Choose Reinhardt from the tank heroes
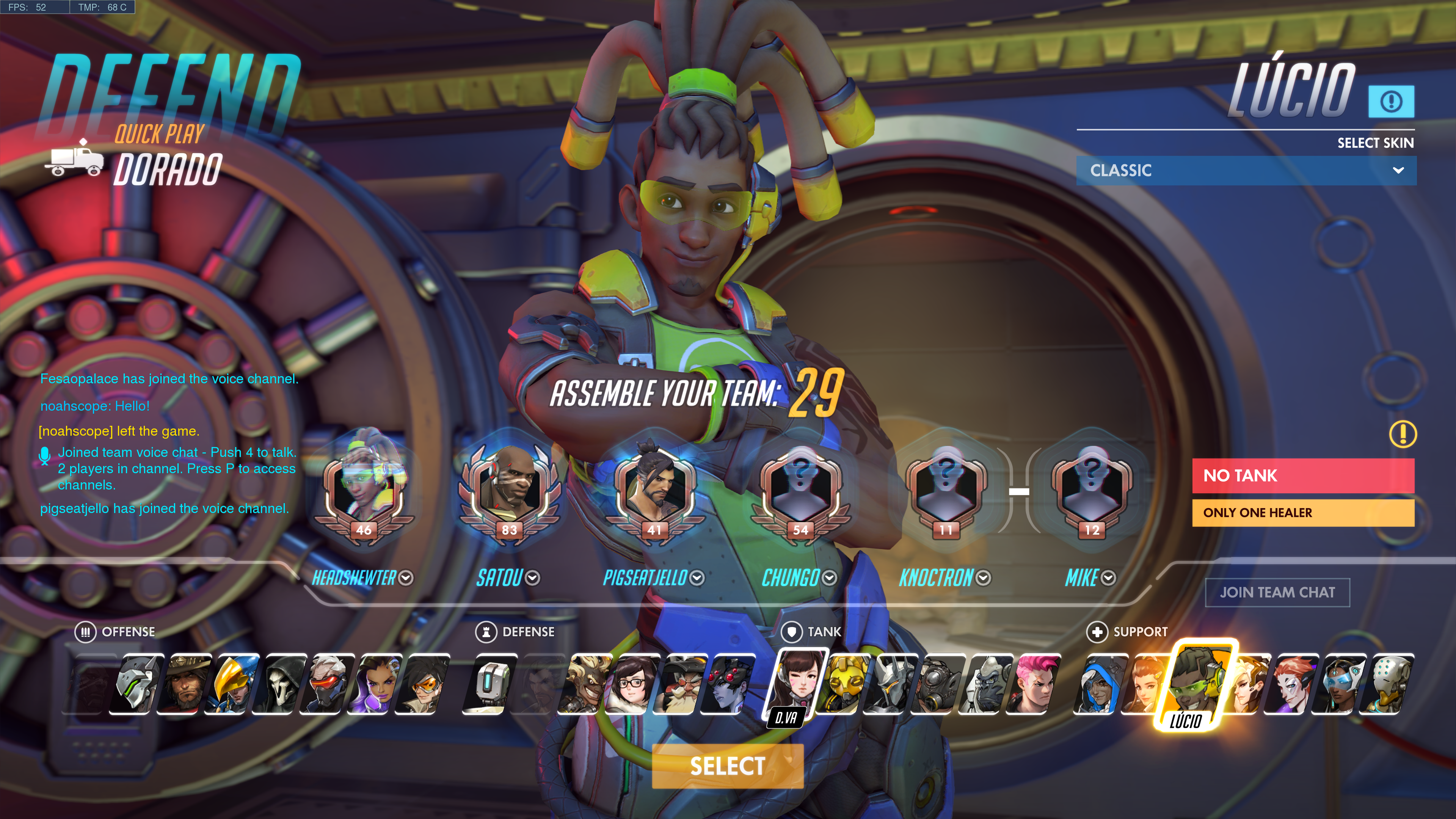 pyautogui.click(x=893, y=684)
